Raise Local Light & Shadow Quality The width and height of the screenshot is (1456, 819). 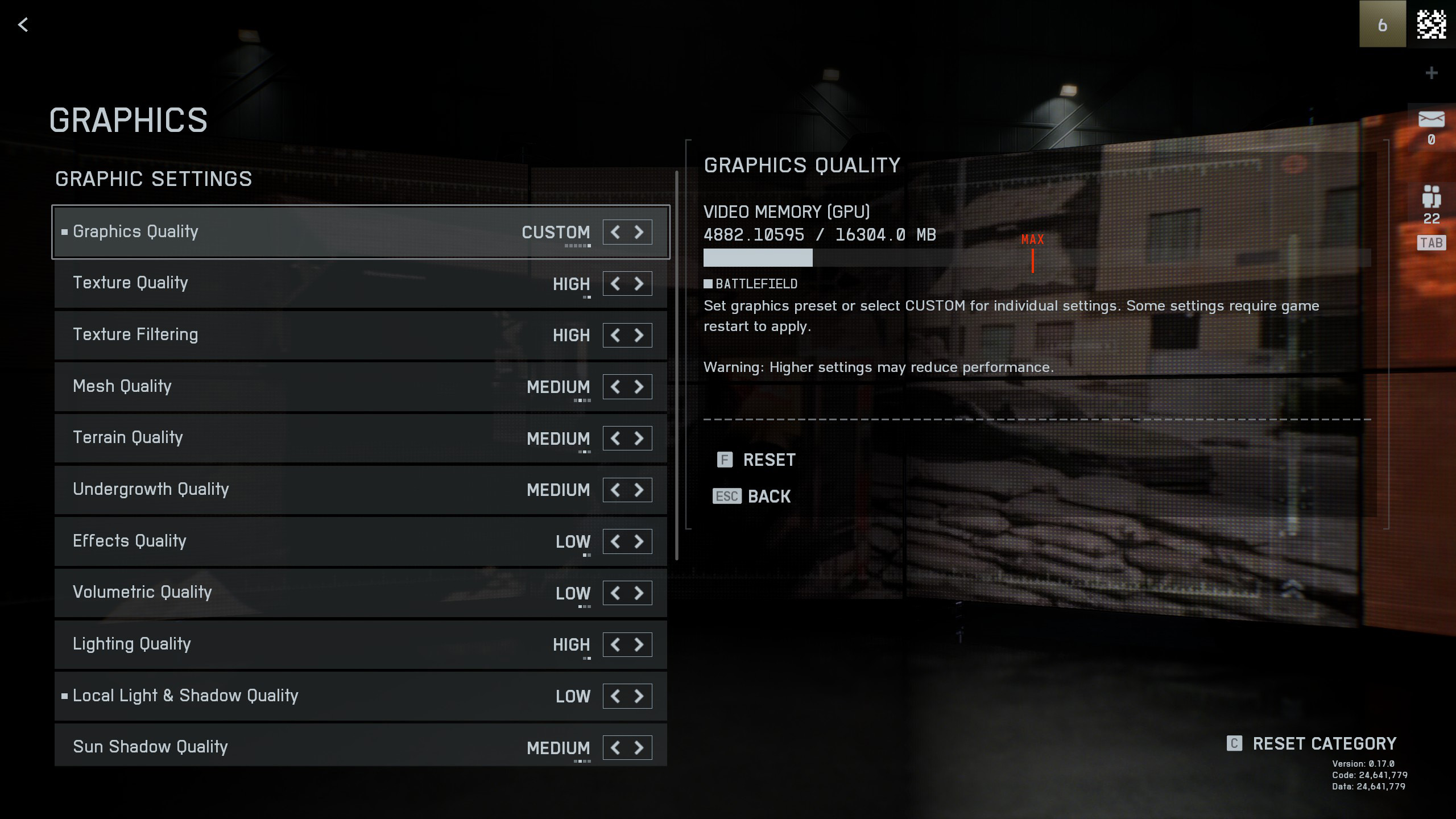click(x=639, y=696)
